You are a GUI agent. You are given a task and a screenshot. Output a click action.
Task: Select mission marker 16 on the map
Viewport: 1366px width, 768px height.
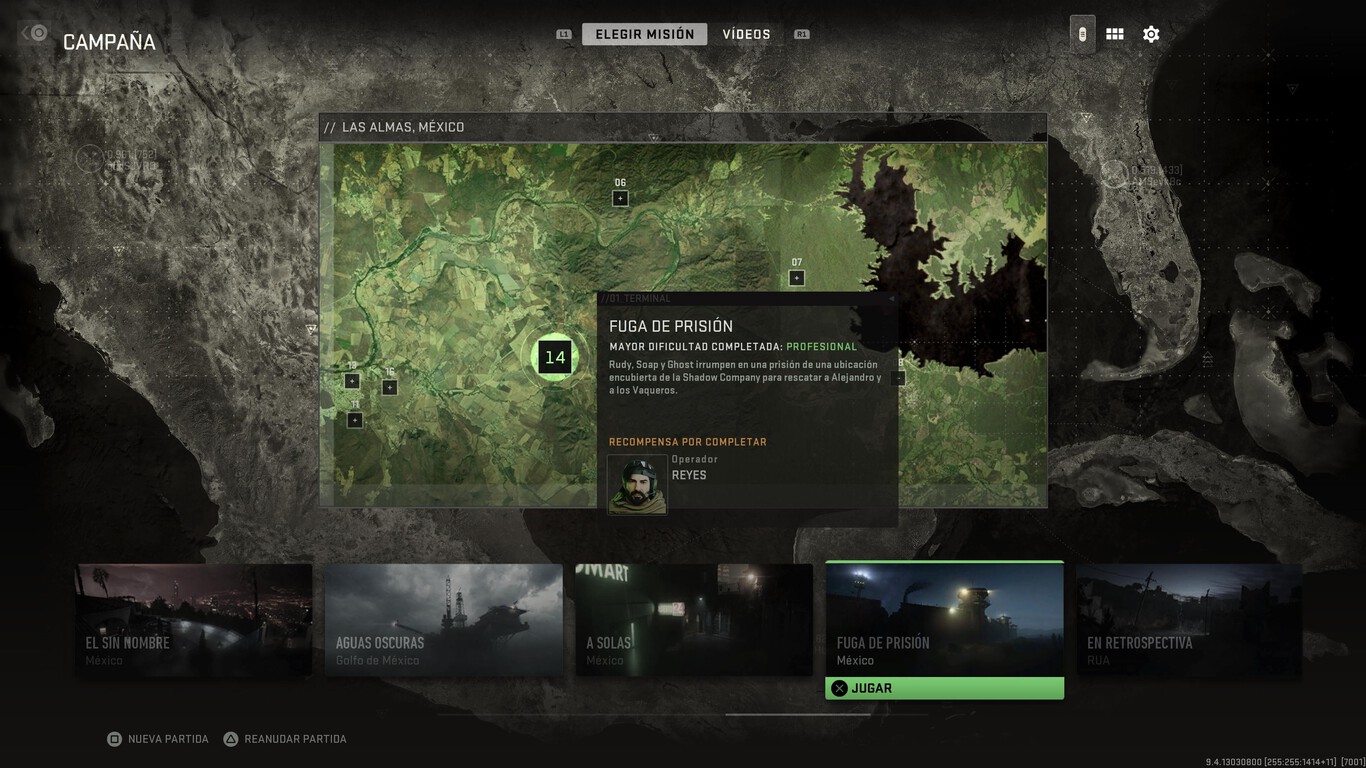coord(389,387)
